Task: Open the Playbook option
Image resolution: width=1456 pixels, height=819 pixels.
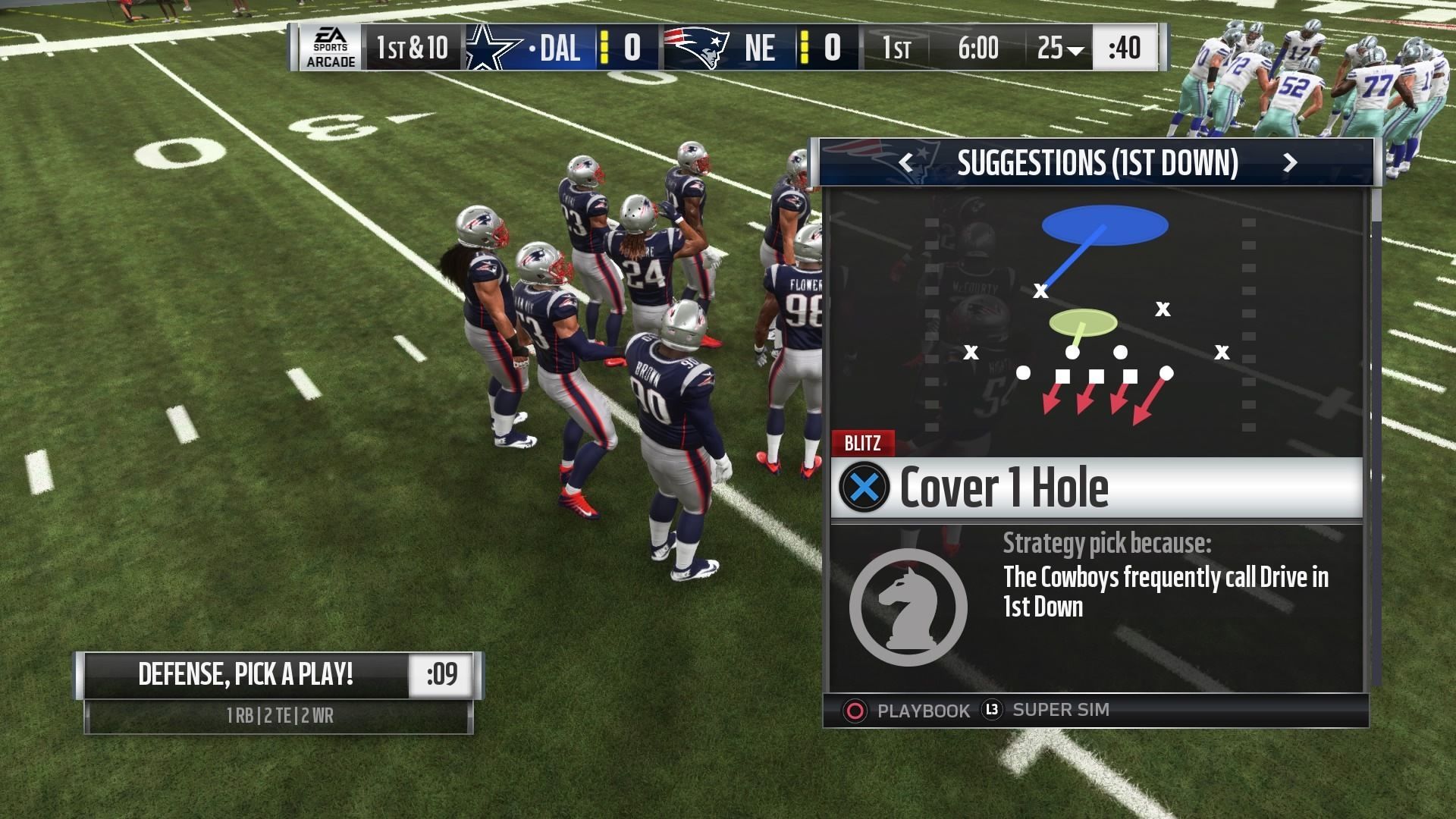Action: (907, 711)
